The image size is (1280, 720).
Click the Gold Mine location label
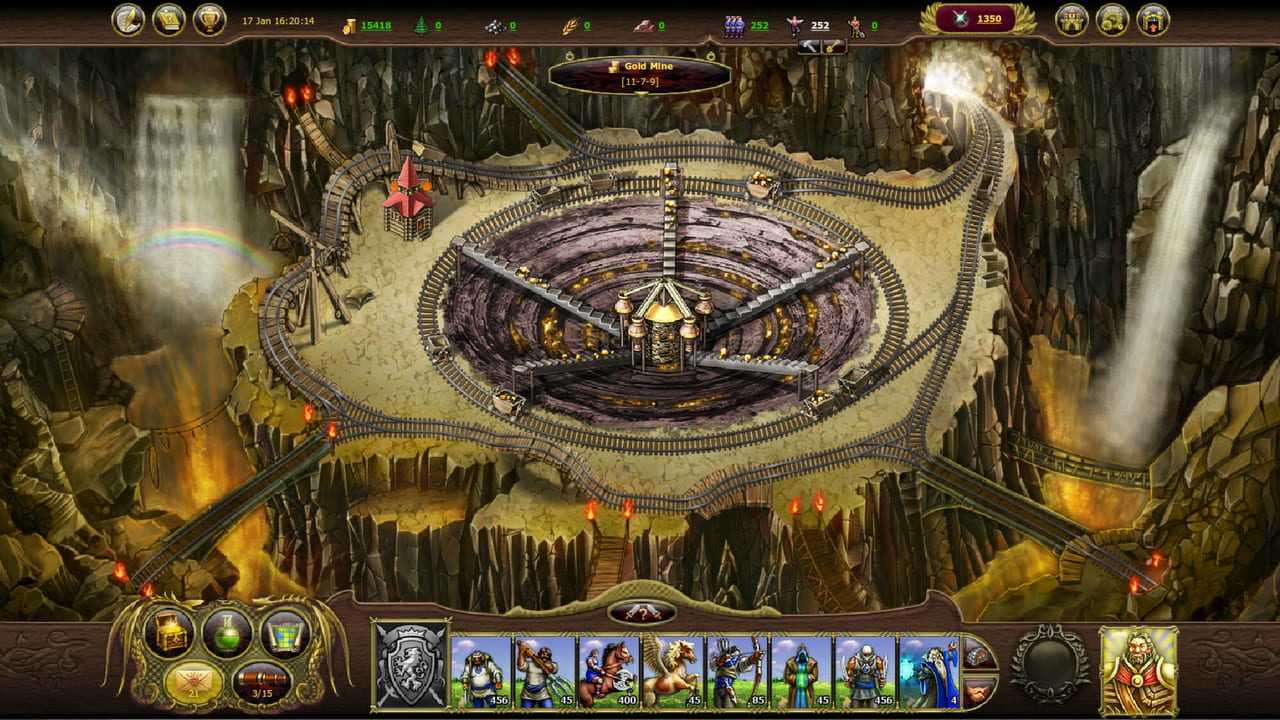tap(640, 72)
